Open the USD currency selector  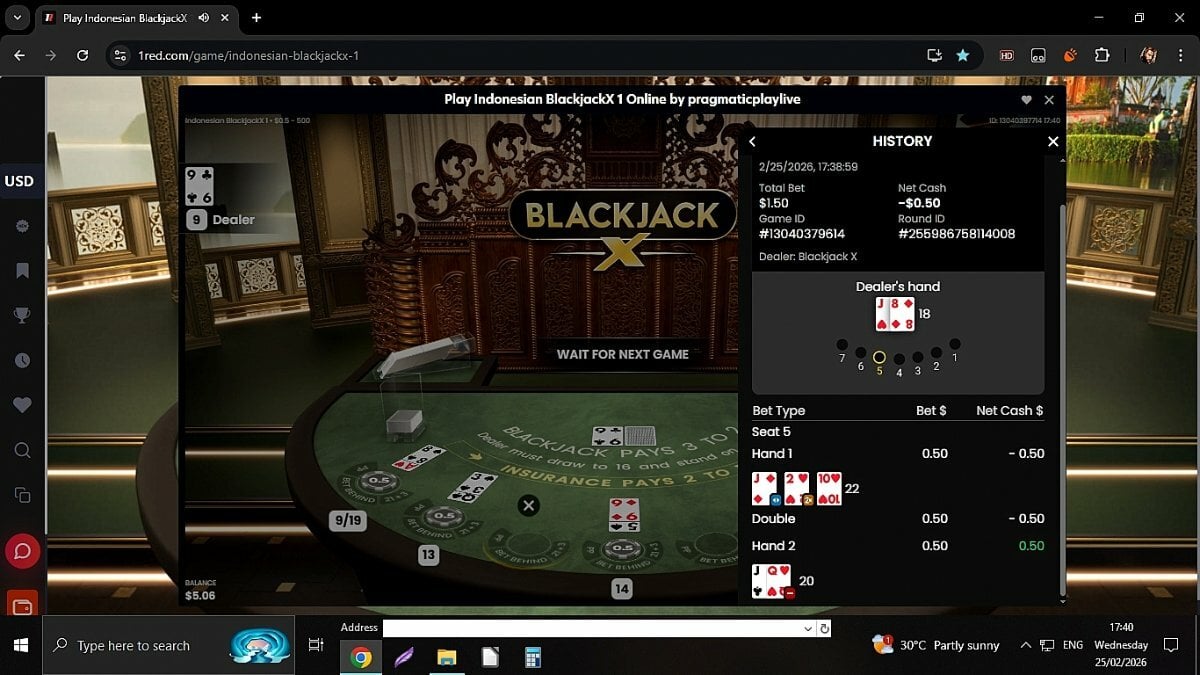[x=20, y=181]
